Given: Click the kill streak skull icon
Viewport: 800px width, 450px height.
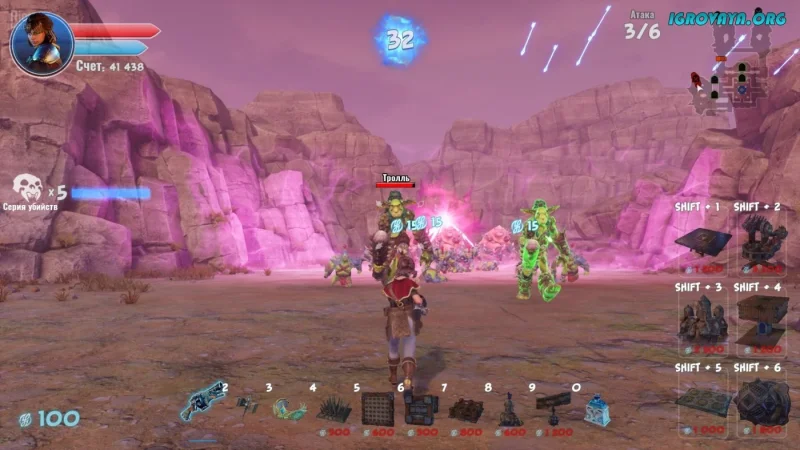Looking at the screenshot, I should click(x=27, y=187).
